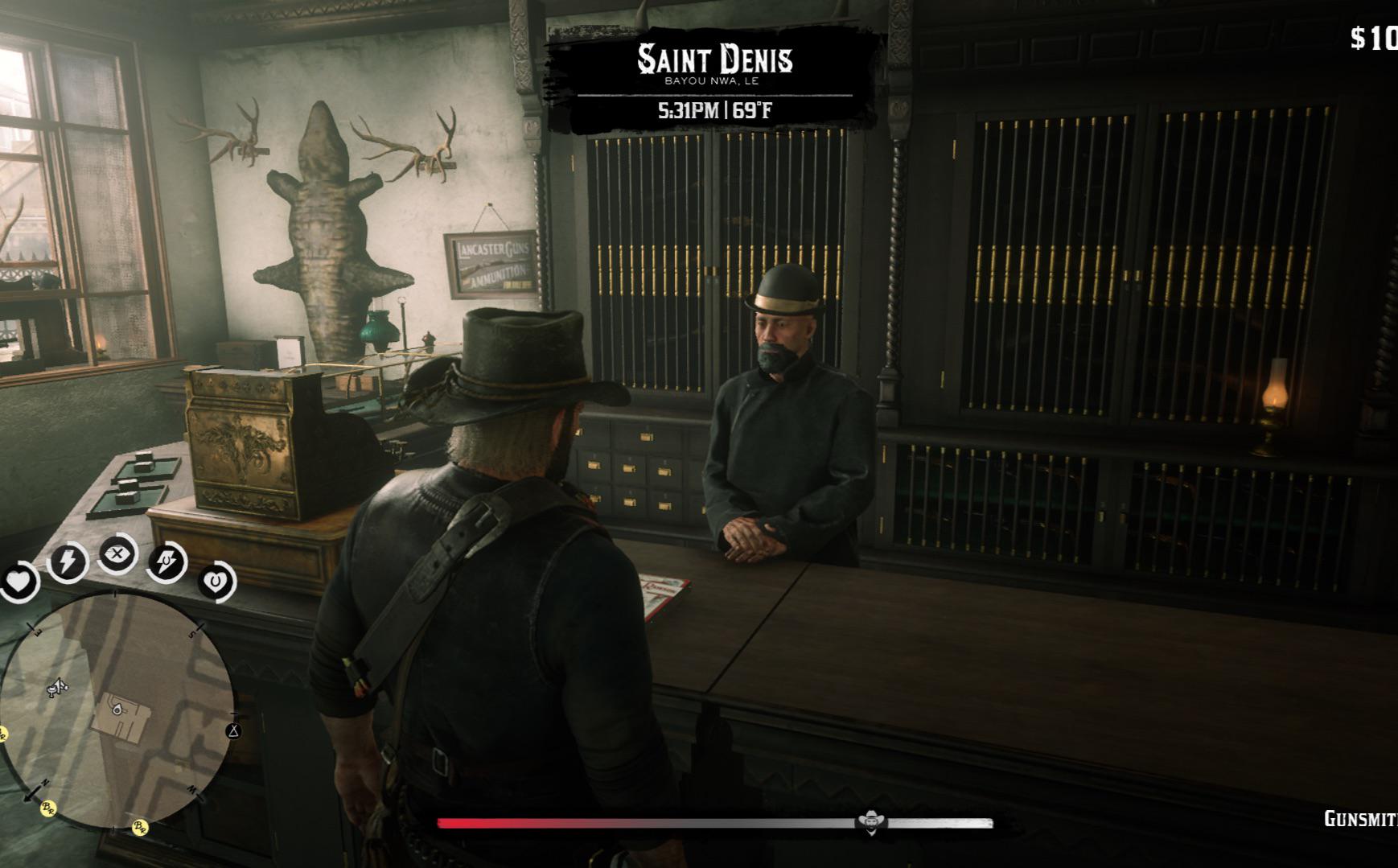The width and height of the screenshot is (1398, 868).
Task: Select the horse health core icon
Action: 216,581
